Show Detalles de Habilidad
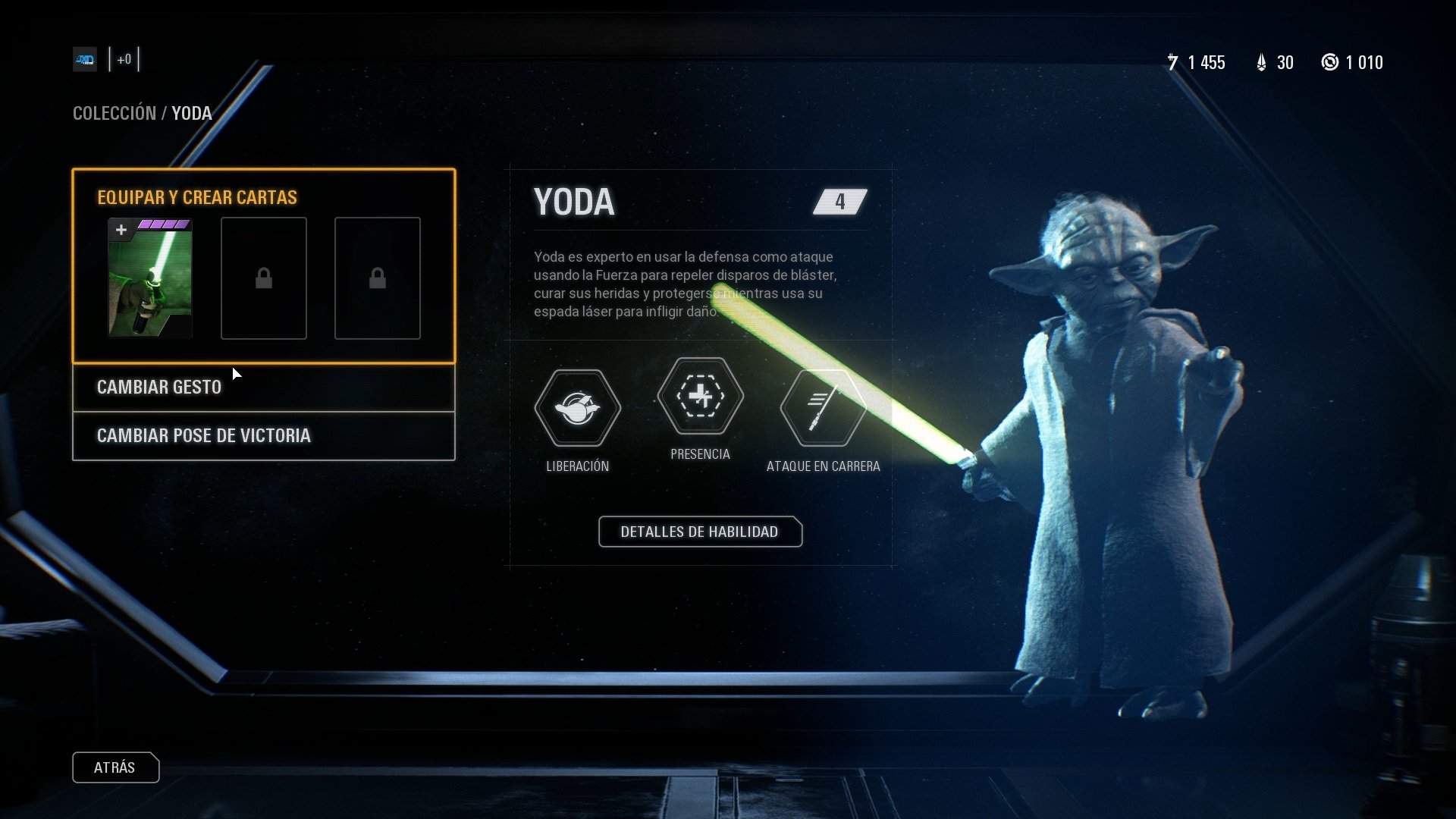 click(699, 532)
